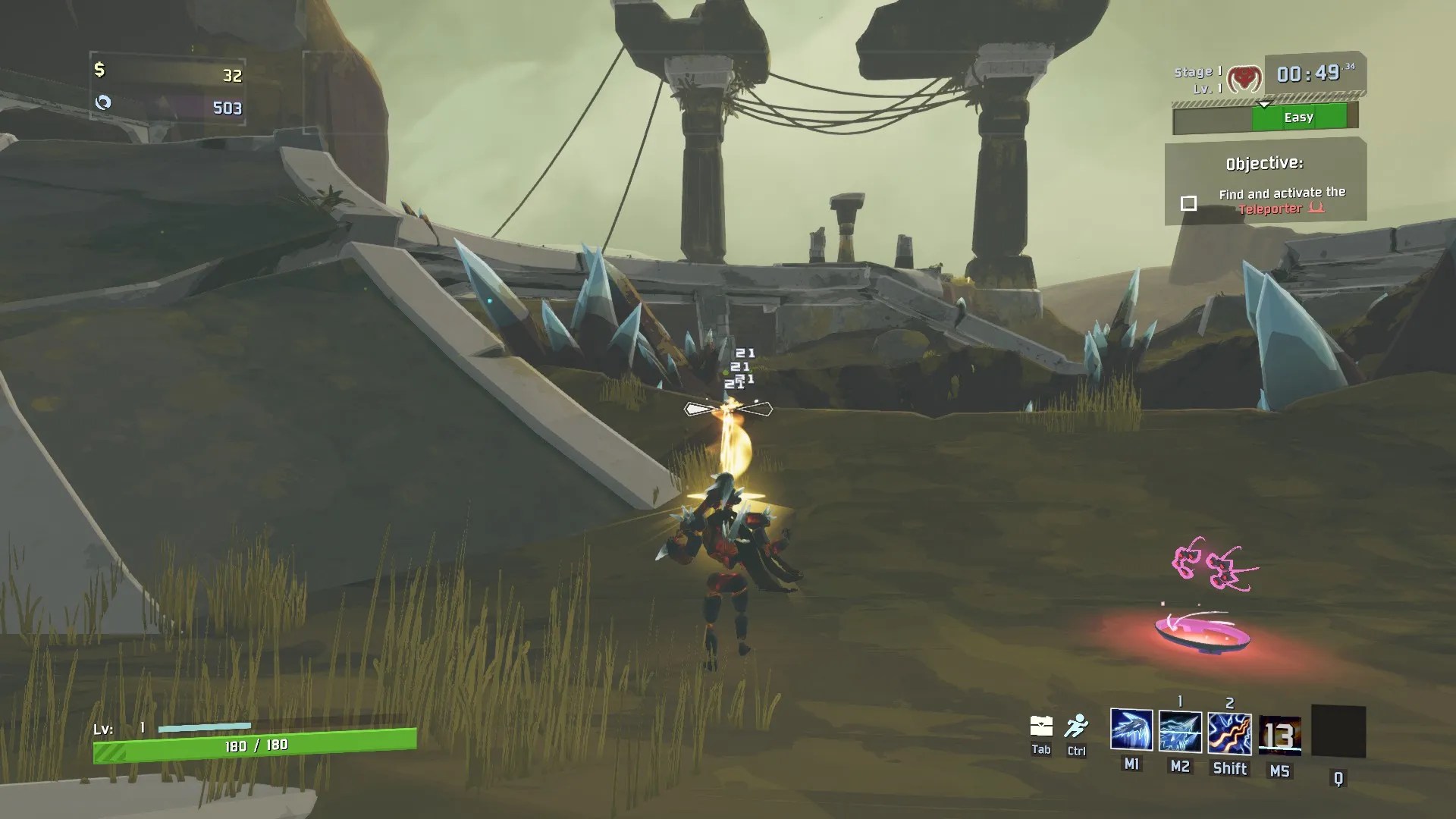Click the gold dollar sign icon

point(99,70)
